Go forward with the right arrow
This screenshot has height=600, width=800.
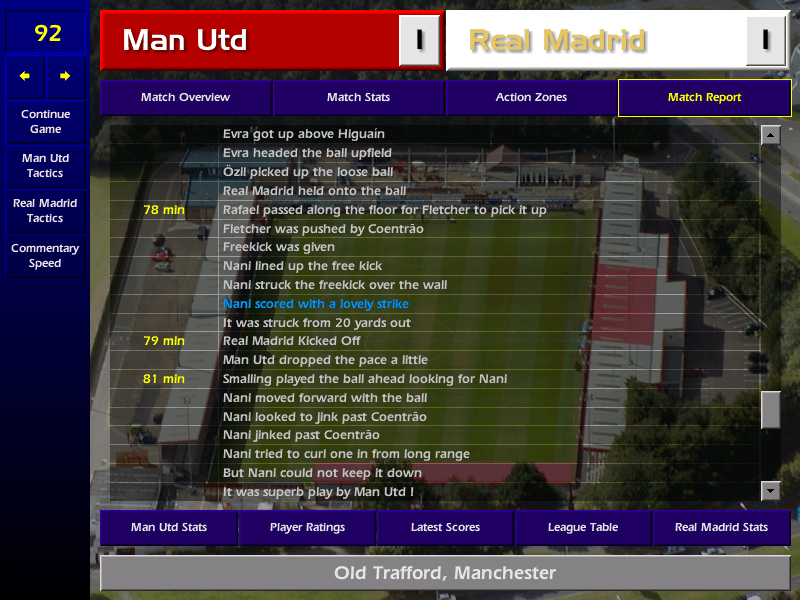coord(65,76)
